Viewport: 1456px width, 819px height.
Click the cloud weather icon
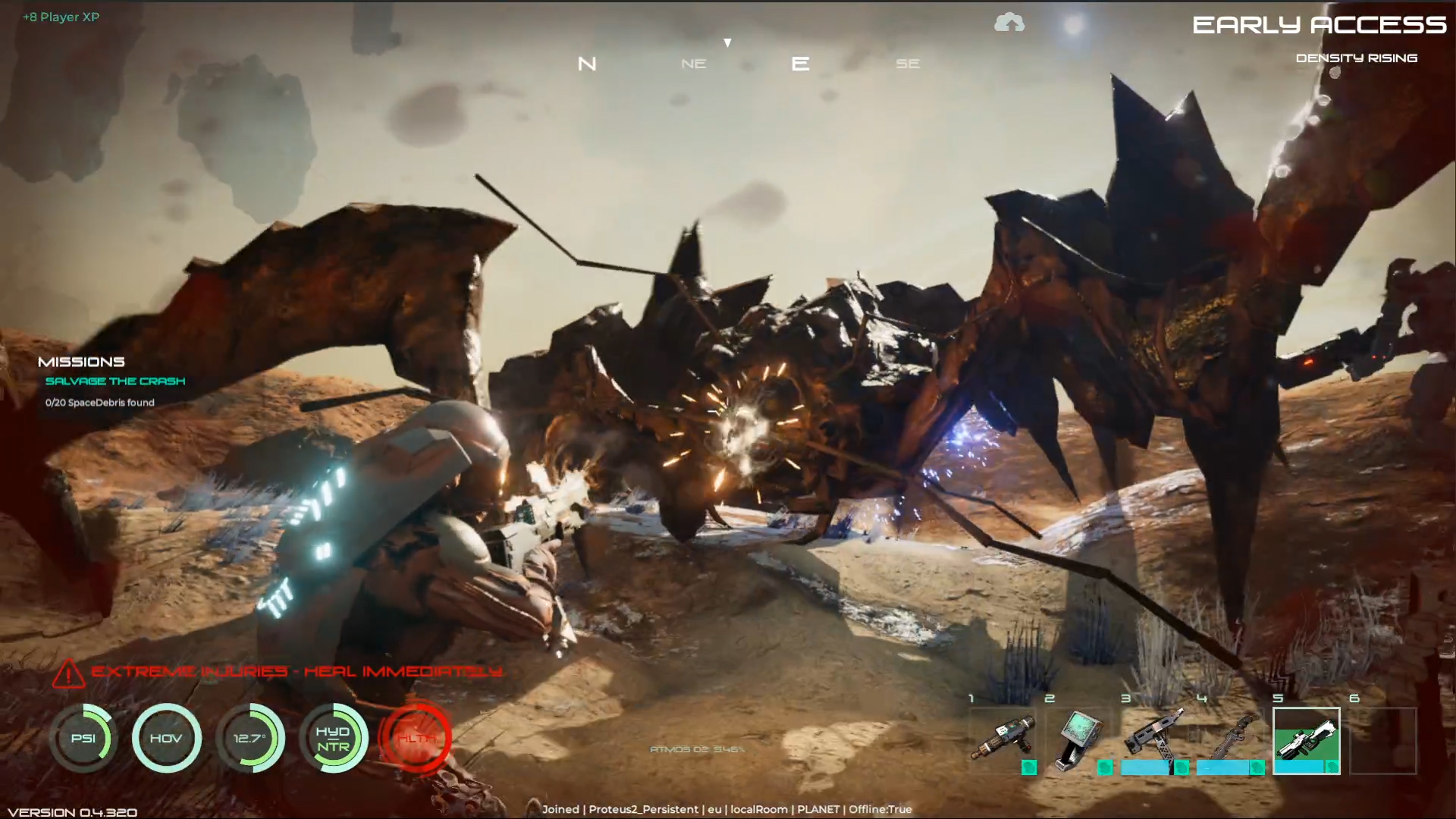[1009, 24]
